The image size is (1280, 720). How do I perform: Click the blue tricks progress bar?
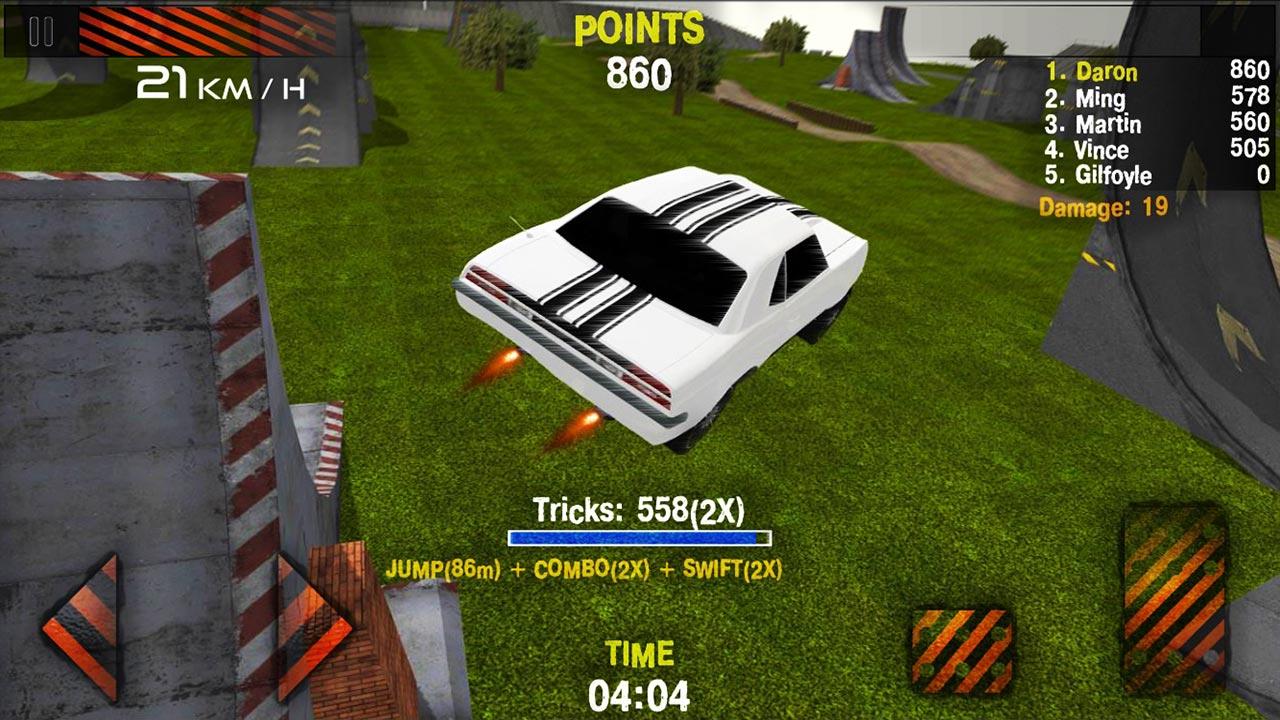640,537
